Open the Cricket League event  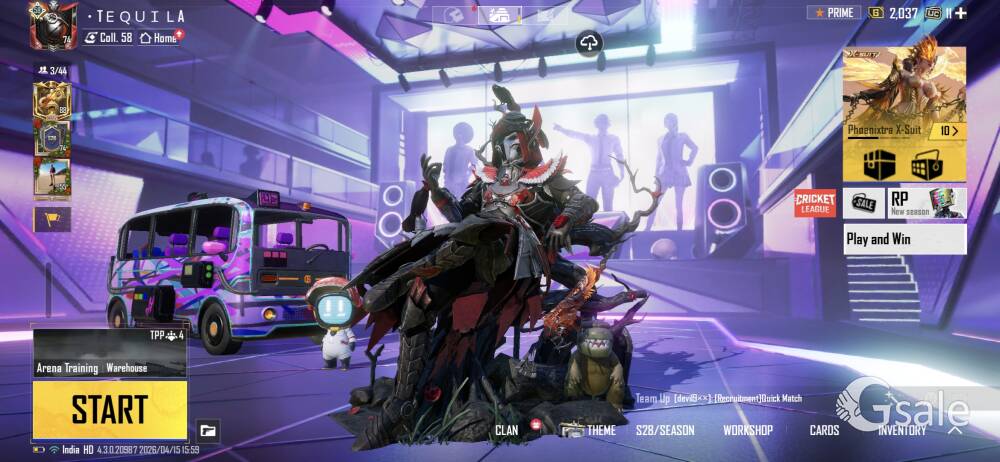click(x=815, y=203)
